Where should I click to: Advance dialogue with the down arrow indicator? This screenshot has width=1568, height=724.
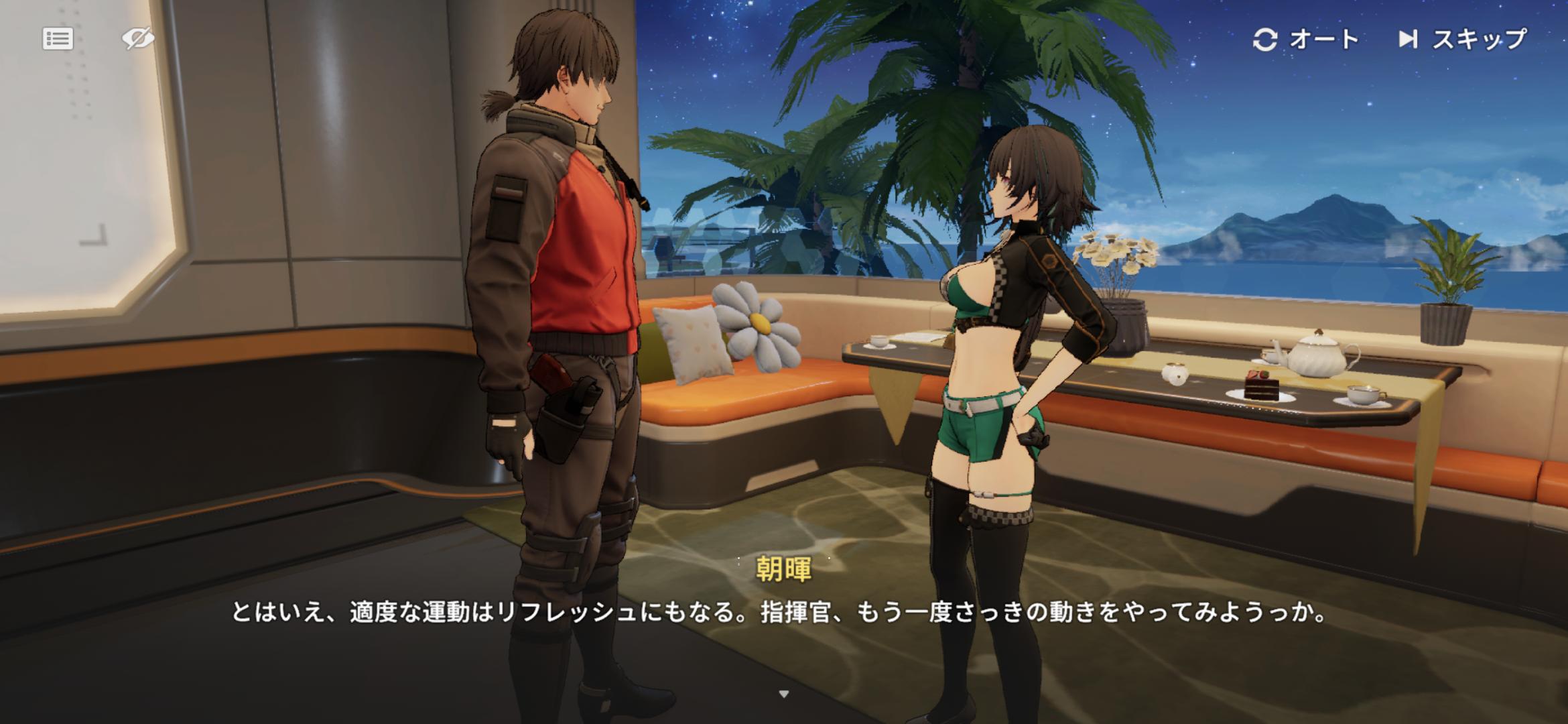tap(784, 694)
